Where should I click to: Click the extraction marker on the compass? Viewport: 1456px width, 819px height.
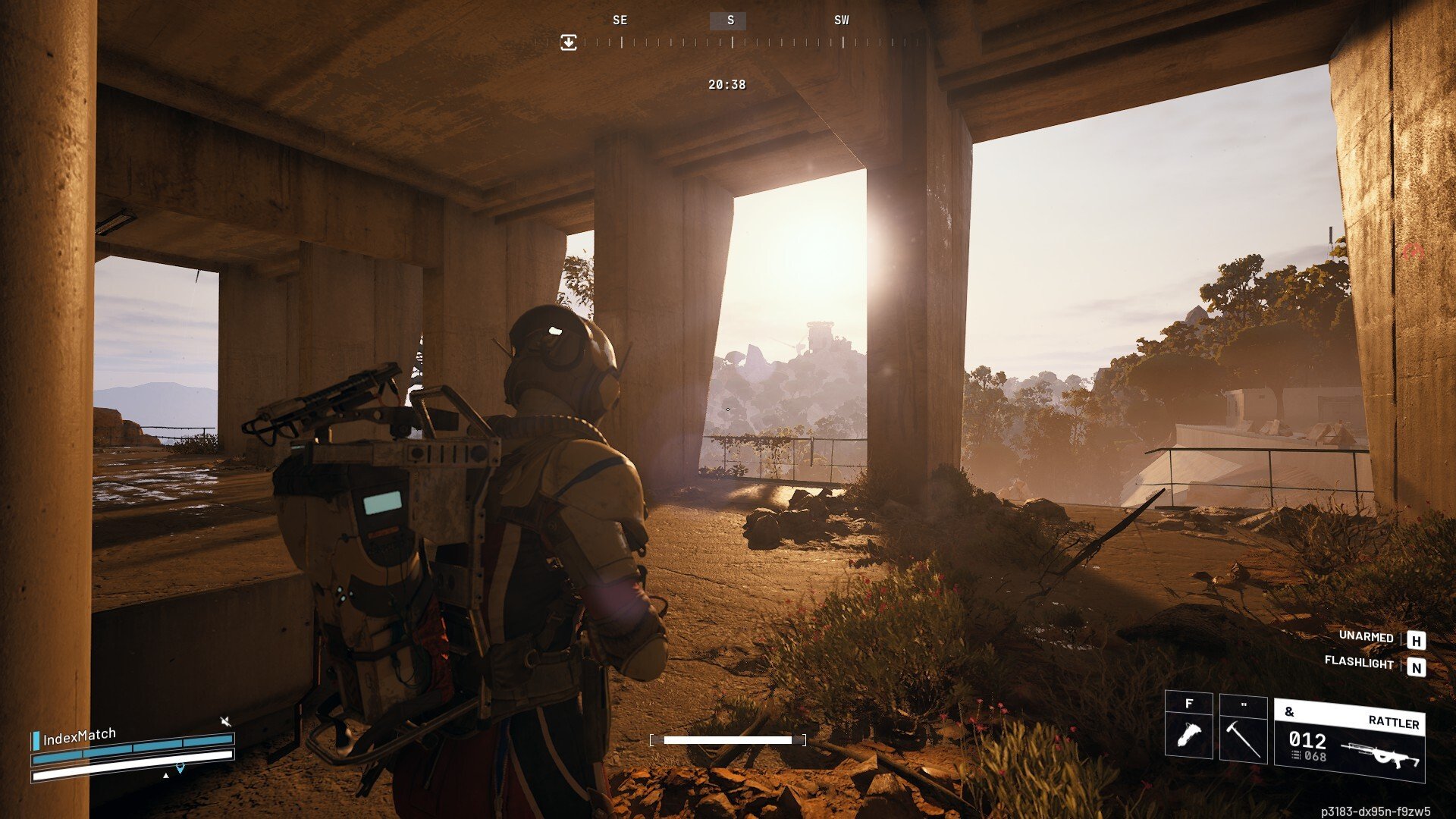[569, 42]
